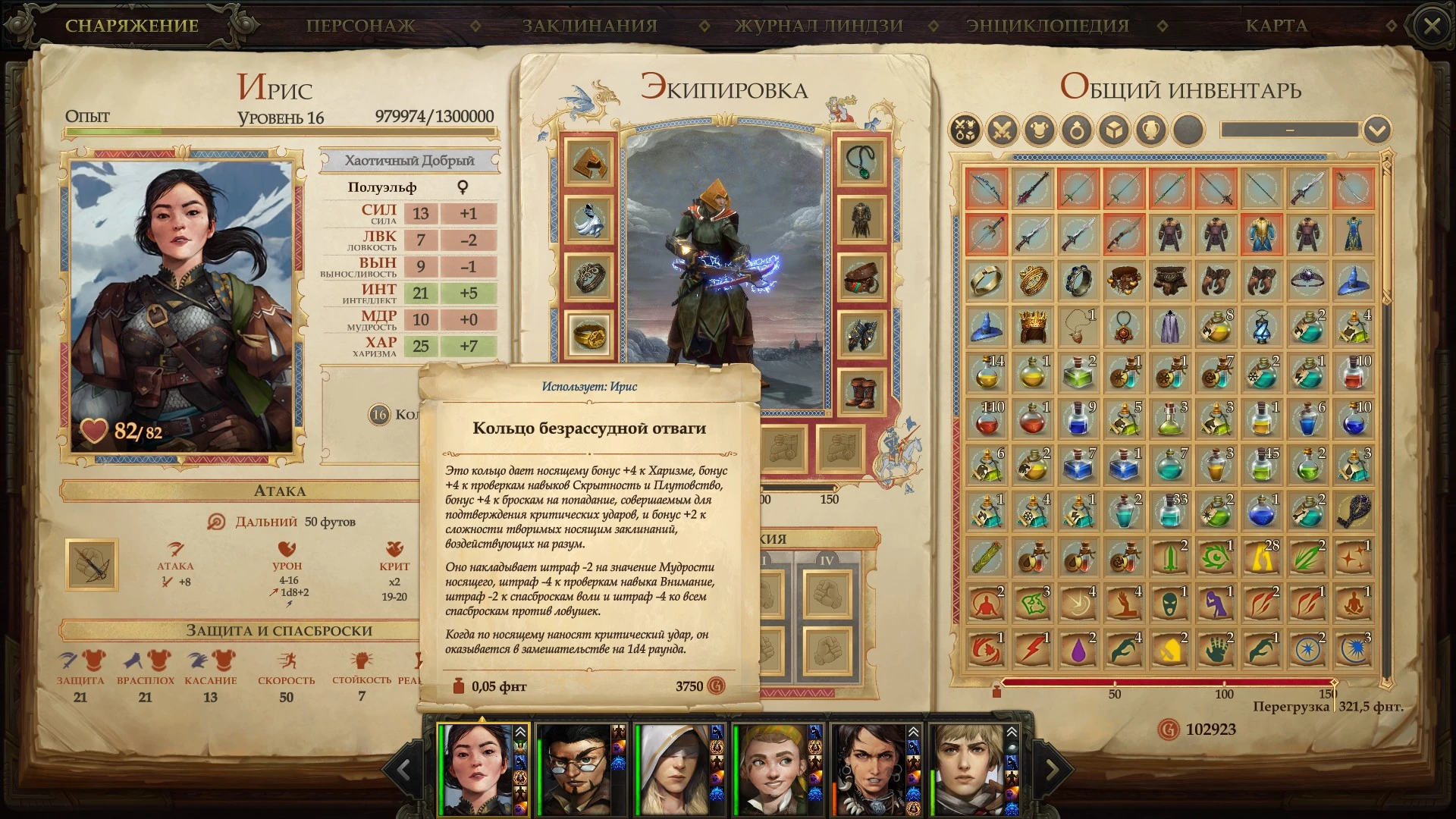Viewport: 1456px width, 819px height.
Task: Select the equipped boots slot
Action: pyautogui.click(x=861, y=393)
